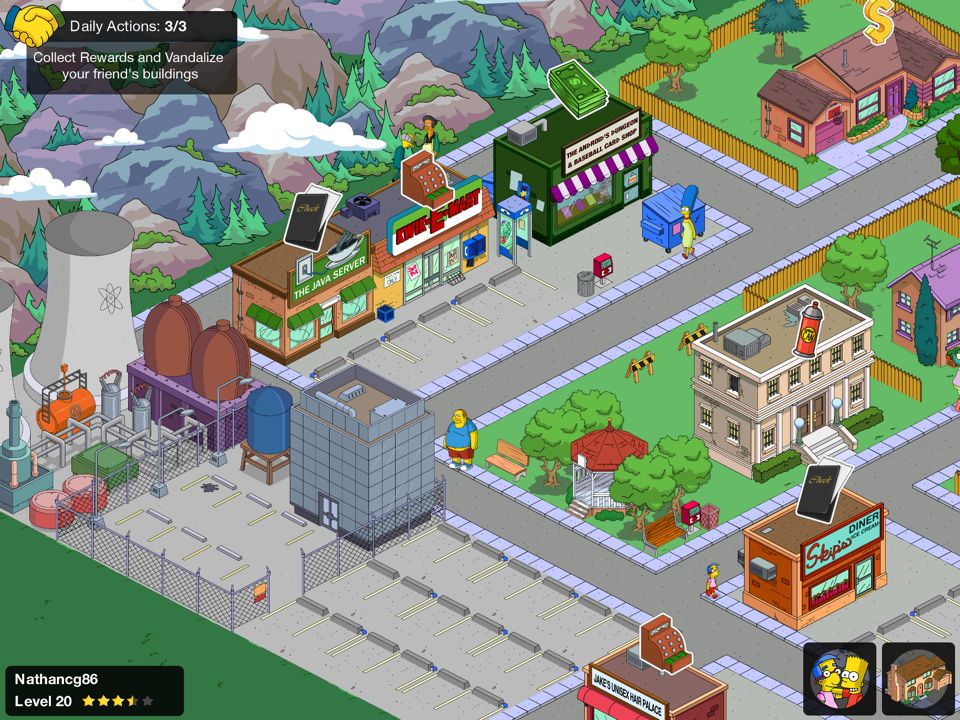View the Nathancg86 player level panel
960x720 pixels.
click(x=94, y=690)
